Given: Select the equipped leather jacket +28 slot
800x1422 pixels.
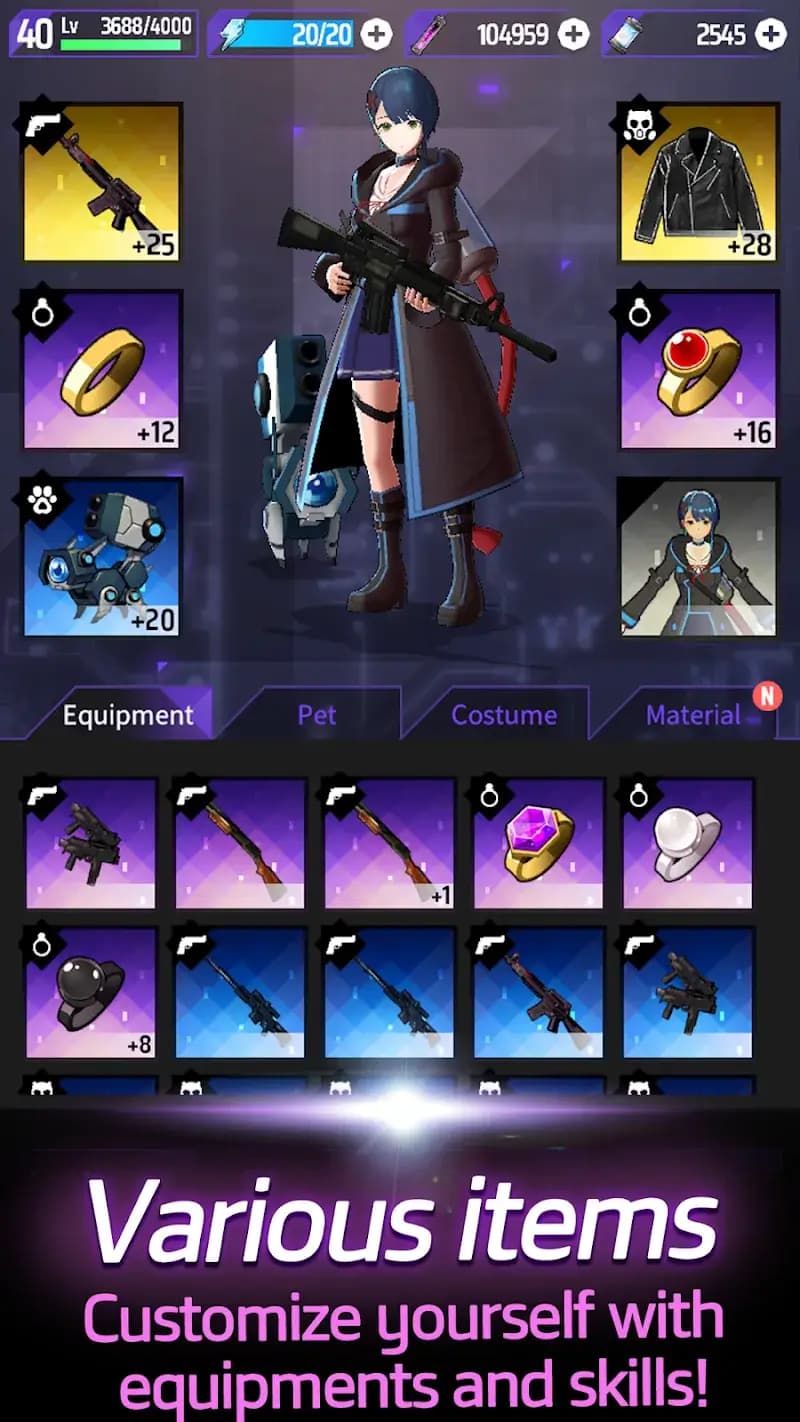Looking at the screenshot, I should pos(698,184).
